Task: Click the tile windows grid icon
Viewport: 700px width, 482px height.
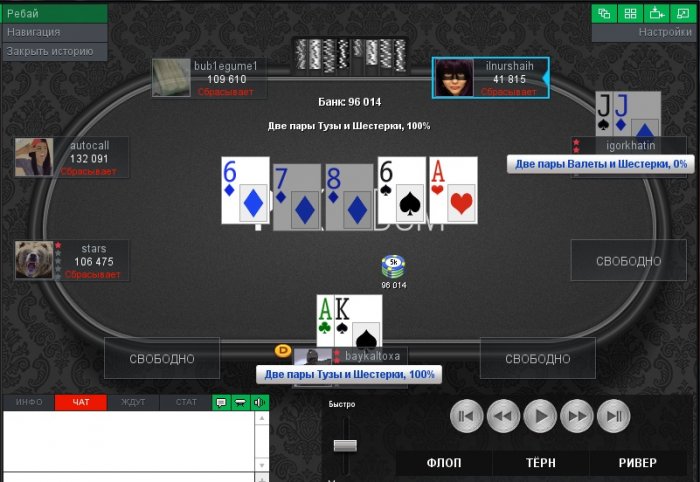Action: pos(631,13)
